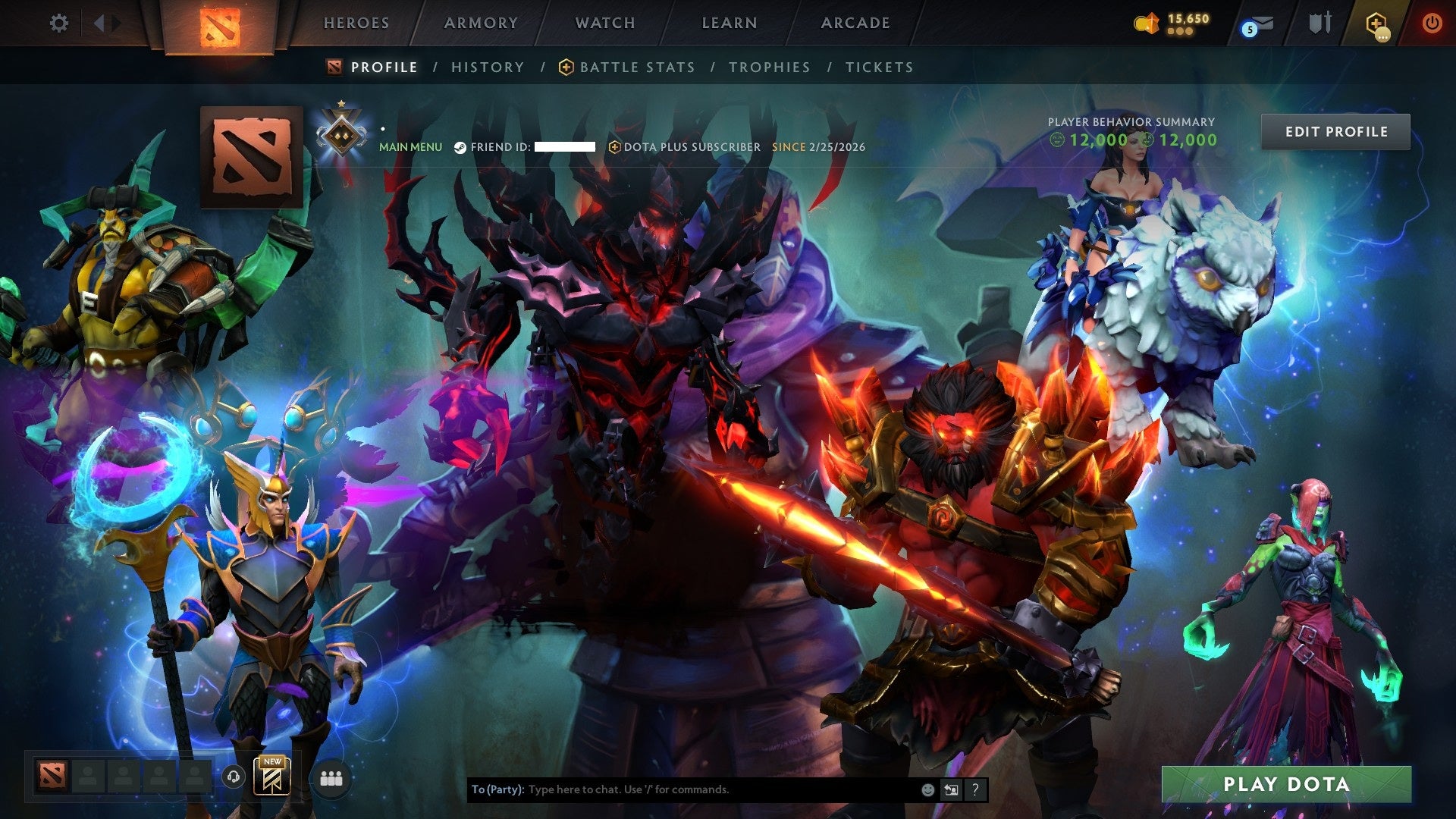1456x819 pixels.
Task: Click the Edit Profile button
Action: (x=1335, y=130)
